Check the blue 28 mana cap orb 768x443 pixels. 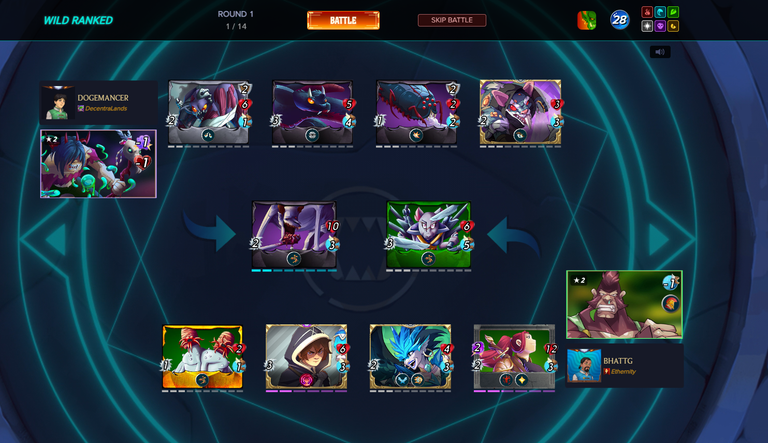point(620,20)
